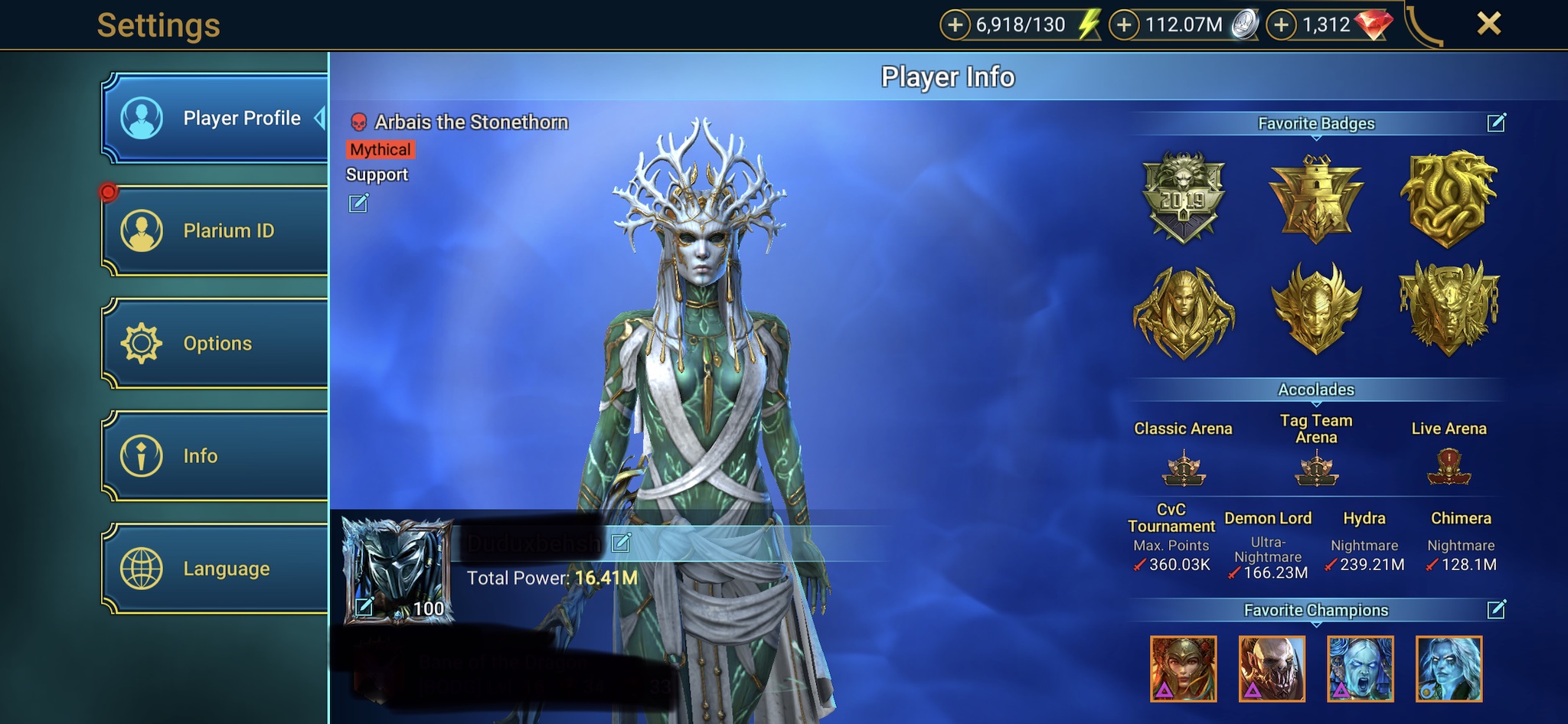Select the 2019 lion badge
1568x724 pixels.
1184,197
